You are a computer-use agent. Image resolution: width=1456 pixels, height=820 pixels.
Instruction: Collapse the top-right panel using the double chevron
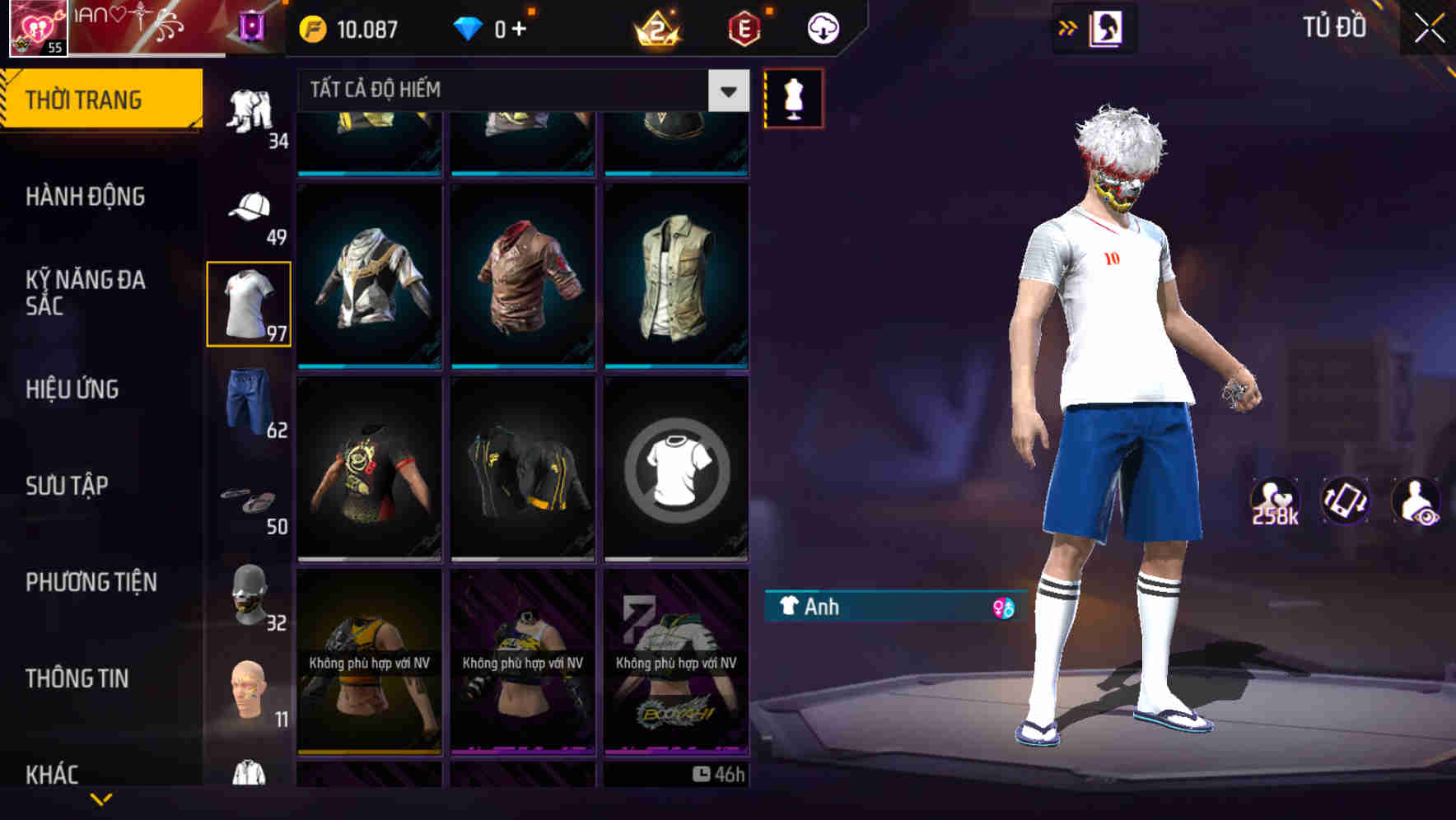click(x=1068, y=27)
